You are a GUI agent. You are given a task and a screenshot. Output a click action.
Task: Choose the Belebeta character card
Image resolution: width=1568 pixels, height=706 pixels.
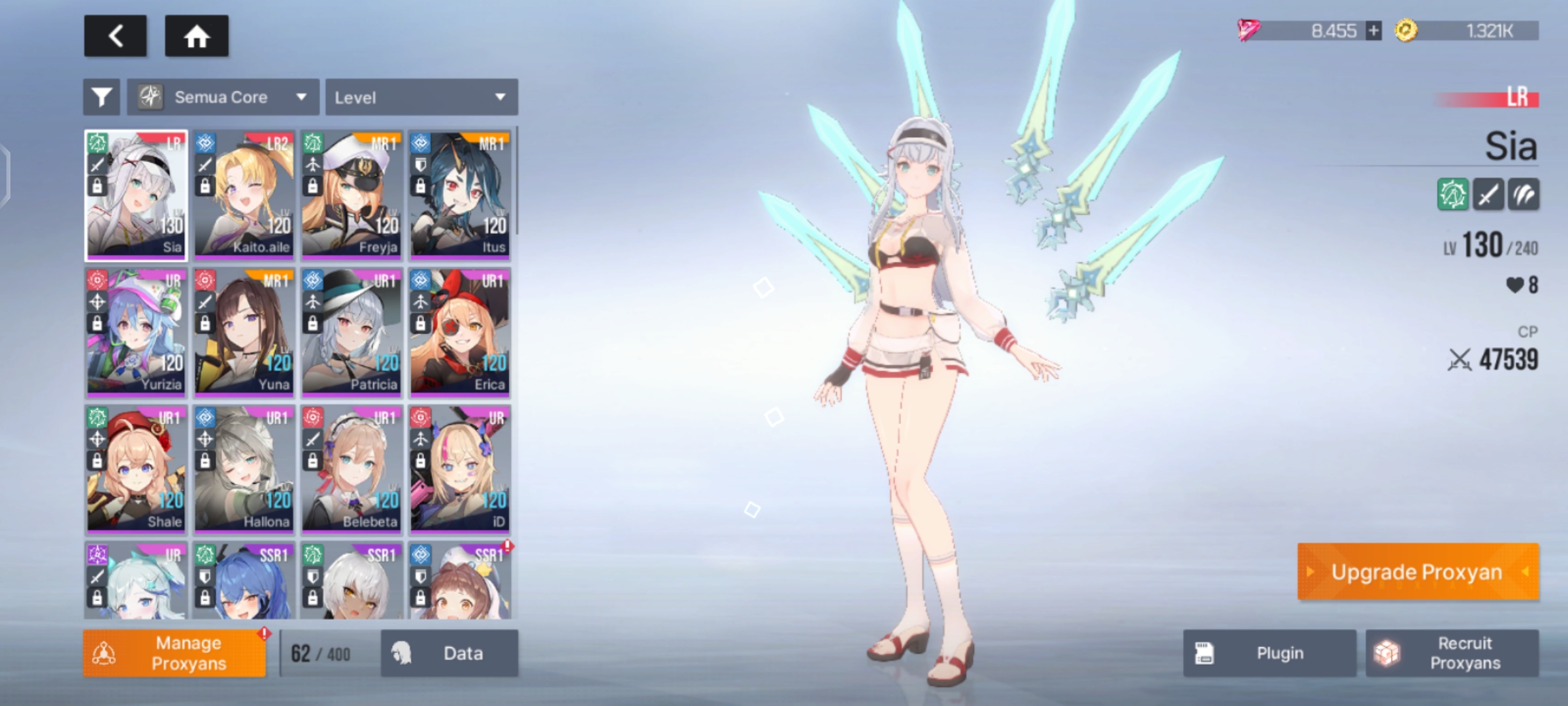[351, 469]
